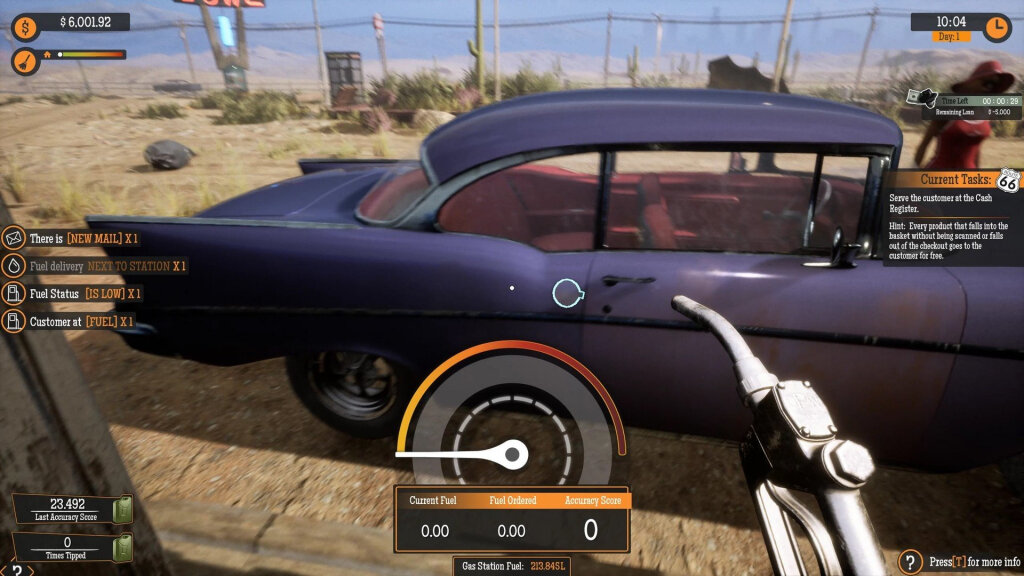Image resolution: width=1024 pixels, height=576 pixels.
Task: Click the orange clock icon
Action: coord(997,27)
